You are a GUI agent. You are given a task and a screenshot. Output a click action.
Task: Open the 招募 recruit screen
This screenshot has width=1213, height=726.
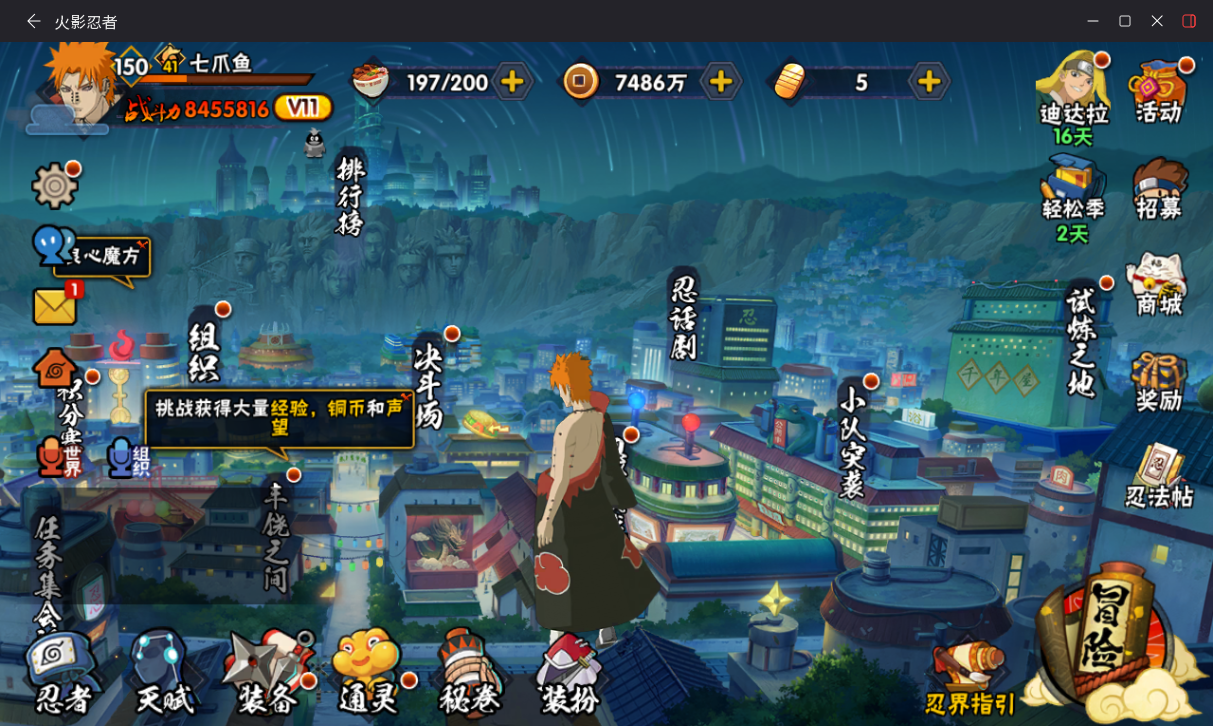pyautogui.click(x=1158, y=188)
